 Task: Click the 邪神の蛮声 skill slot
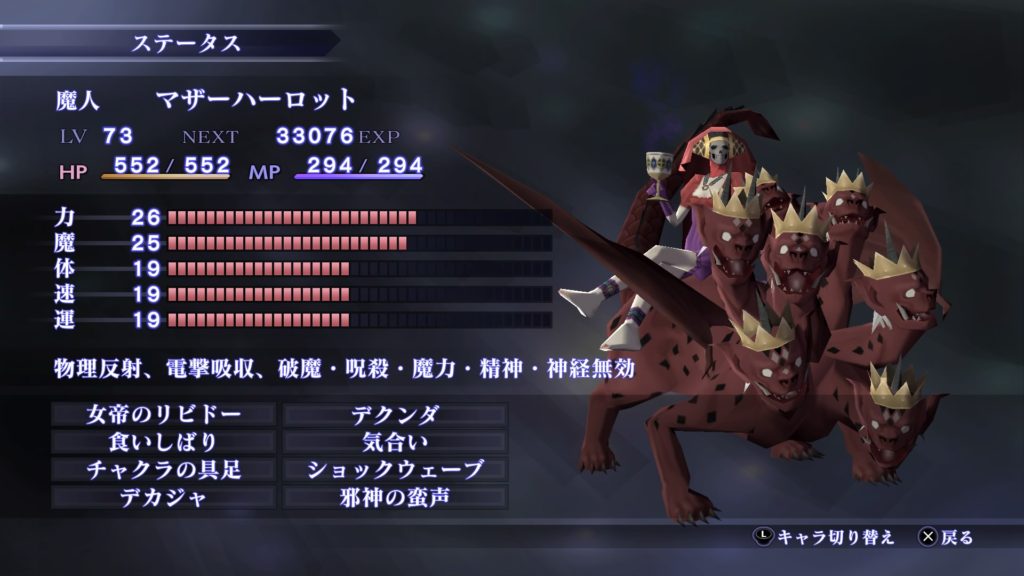click(x=395, y=497)
